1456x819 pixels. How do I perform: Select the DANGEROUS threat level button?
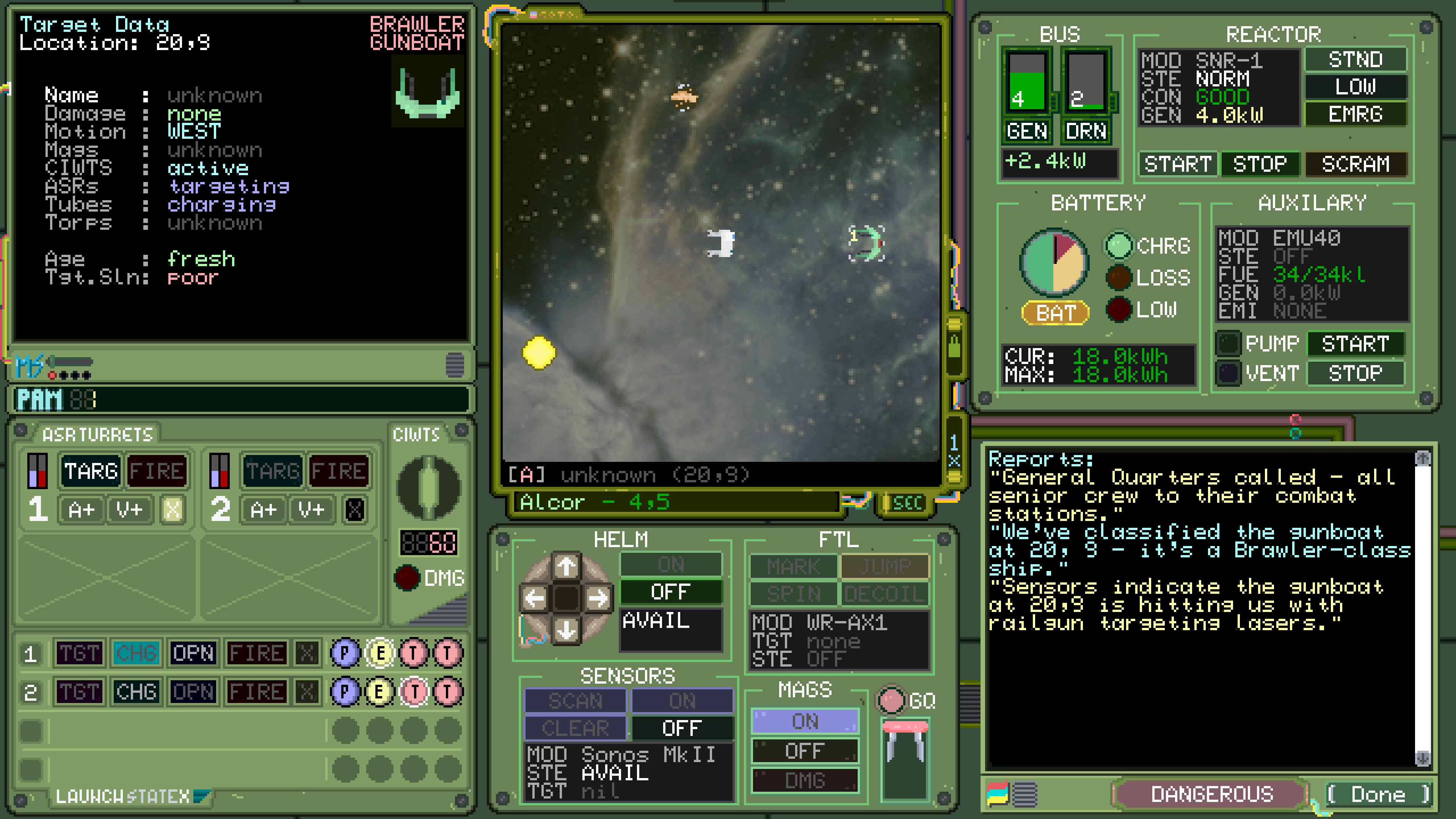click(1212, 794)
